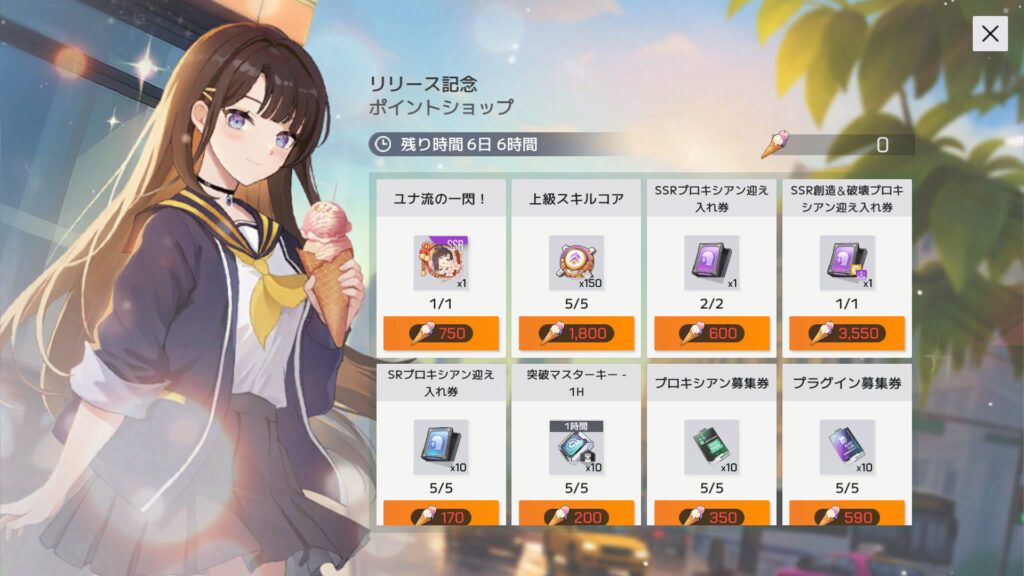Inspect the SSR創造&破壊 ticket item icon
Screen dimensions: 1024x576
click(x=846, y=263)
